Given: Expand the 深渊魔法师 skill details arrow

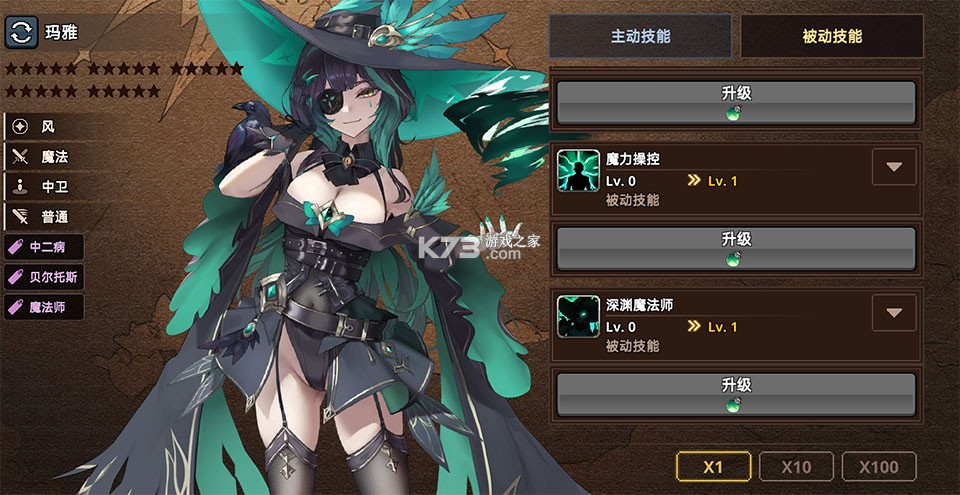Looking at the screenshot, I should [893, 313].
